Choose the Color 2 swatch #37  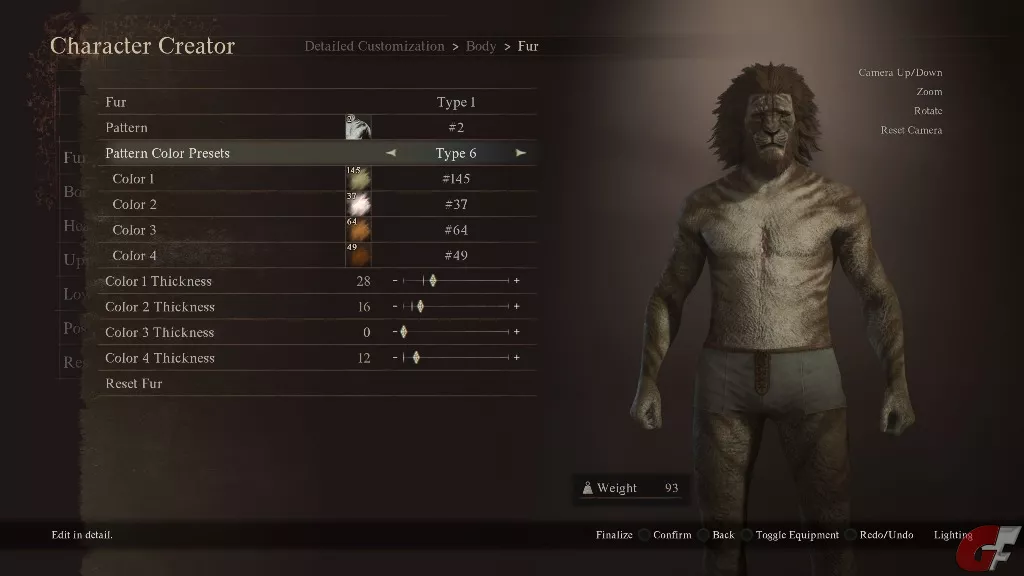pyautogui.click(x=358, y=204)
